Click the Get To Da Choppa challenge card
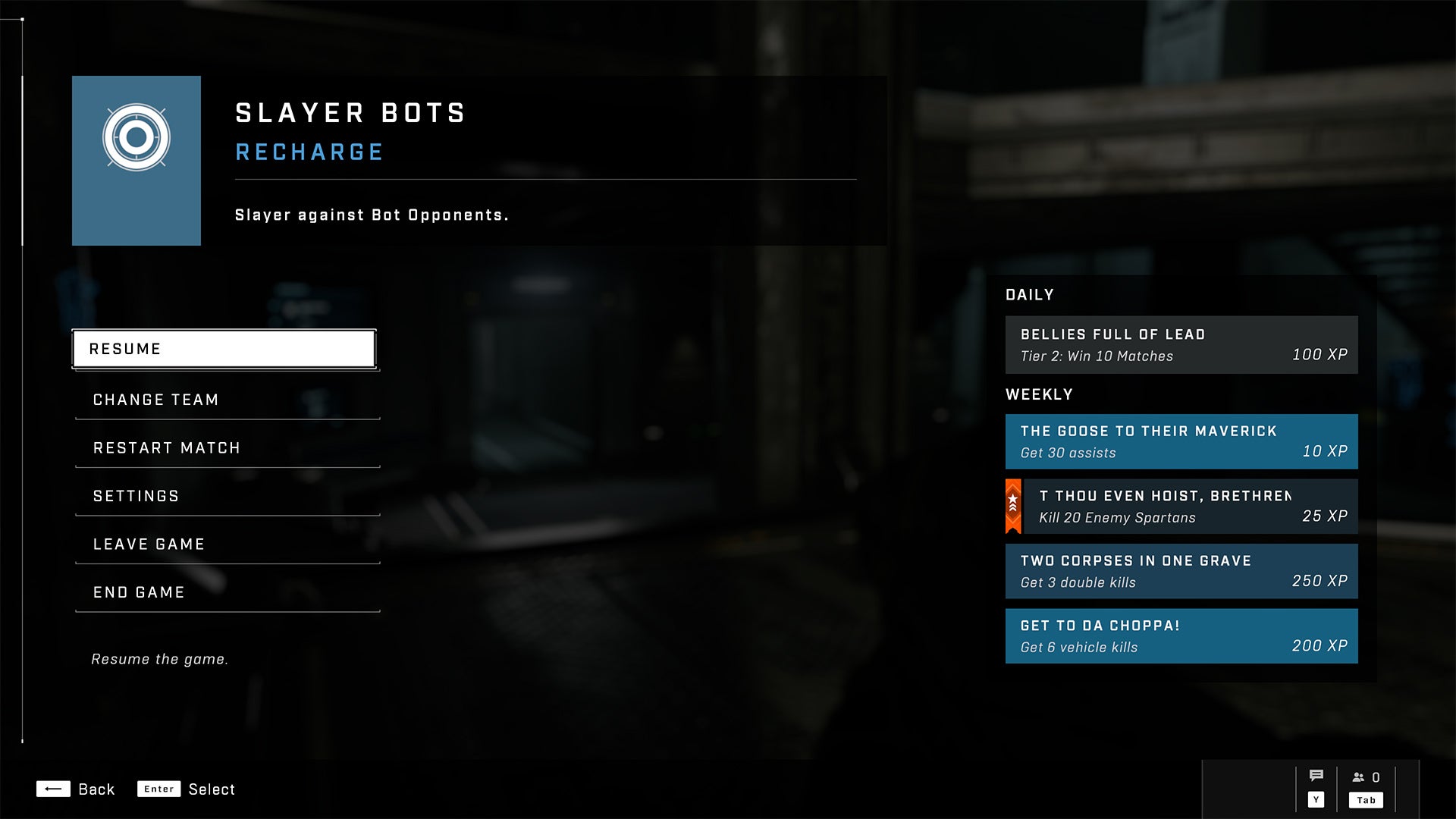This screenshot has width=1456, height=819. 1181,636
